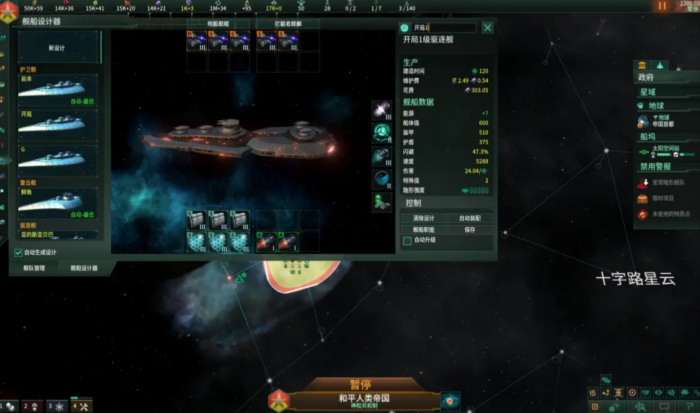Switch to the 舰船设计器 tab
The image size is (700, 413).
click(x=83, y=268)
